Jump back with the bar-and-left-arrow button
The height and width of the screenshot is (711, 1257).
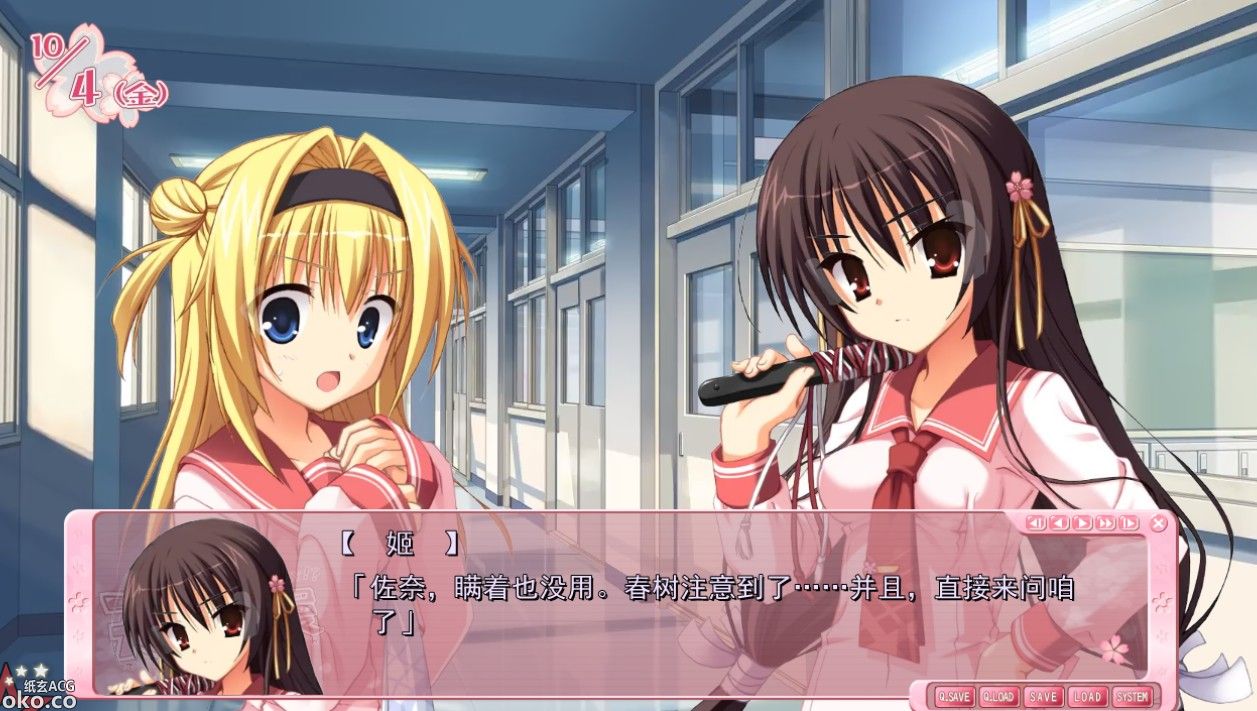click(x=1036, y=523)
